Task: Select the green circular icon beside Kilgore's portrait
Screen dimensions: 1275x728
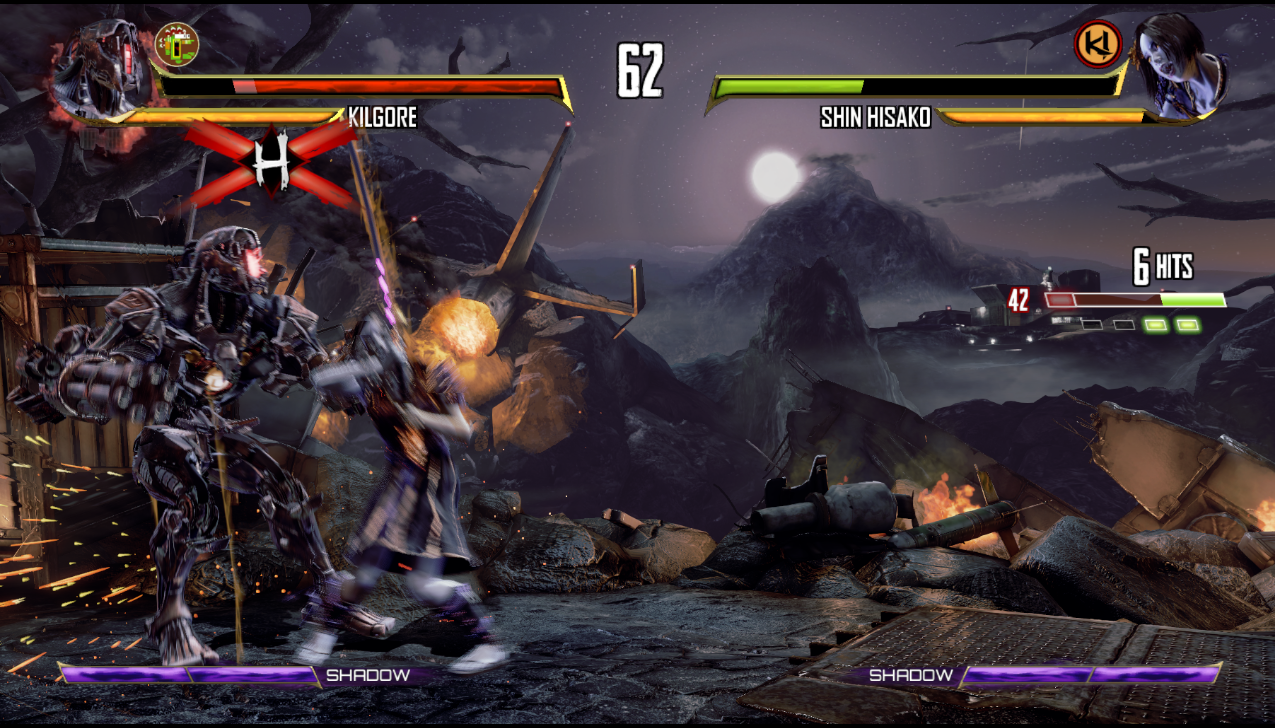Action: (x=177, y=43)
